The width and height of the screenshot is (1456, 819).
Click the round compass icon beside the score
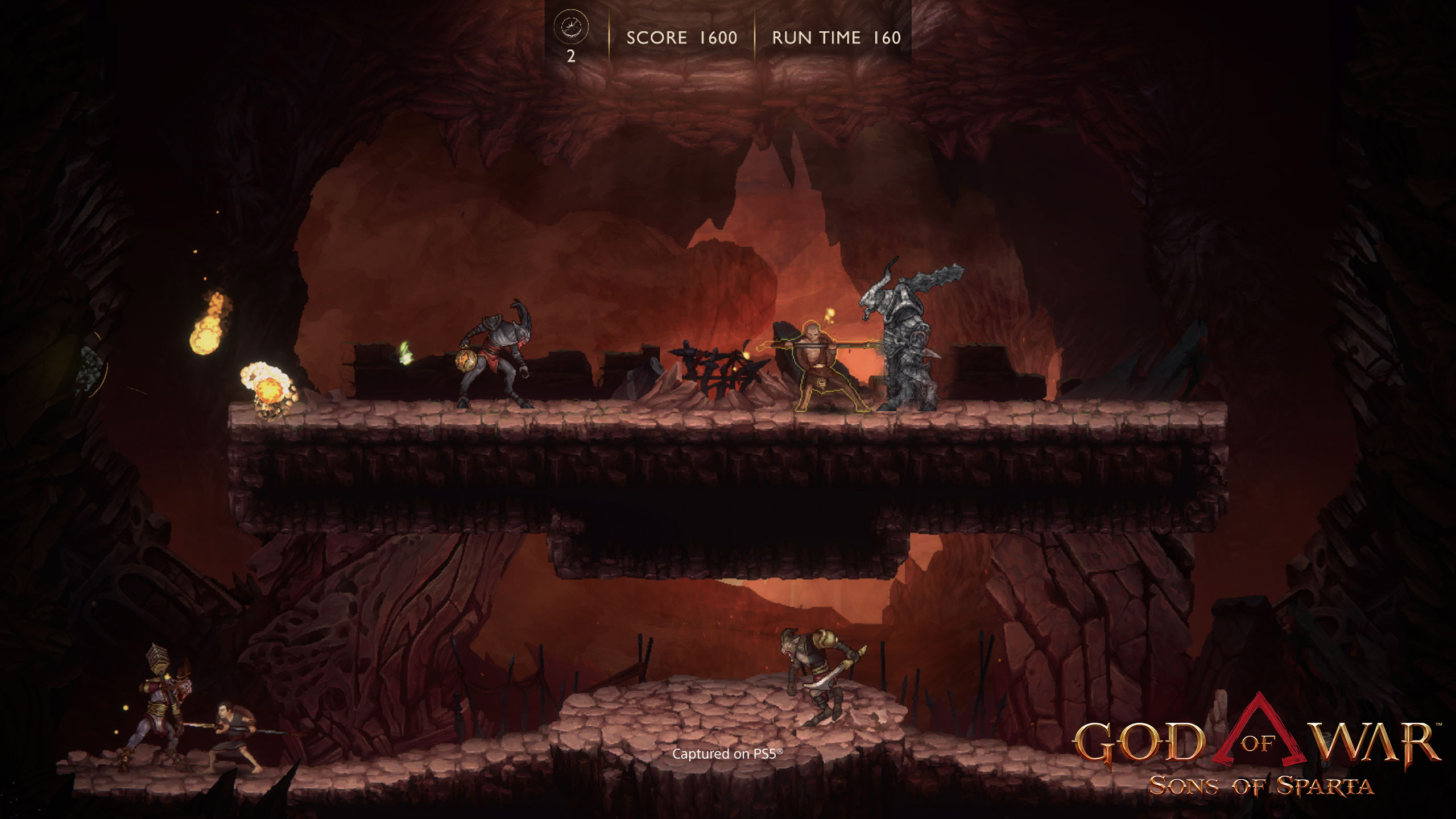point(570,27)
